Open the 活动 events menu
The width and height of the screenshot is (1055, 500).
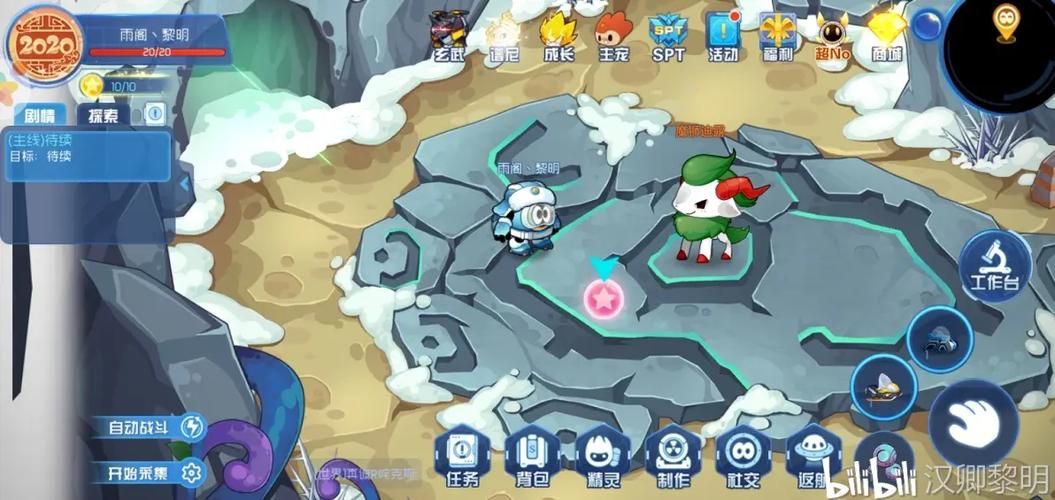pos(722,33)
